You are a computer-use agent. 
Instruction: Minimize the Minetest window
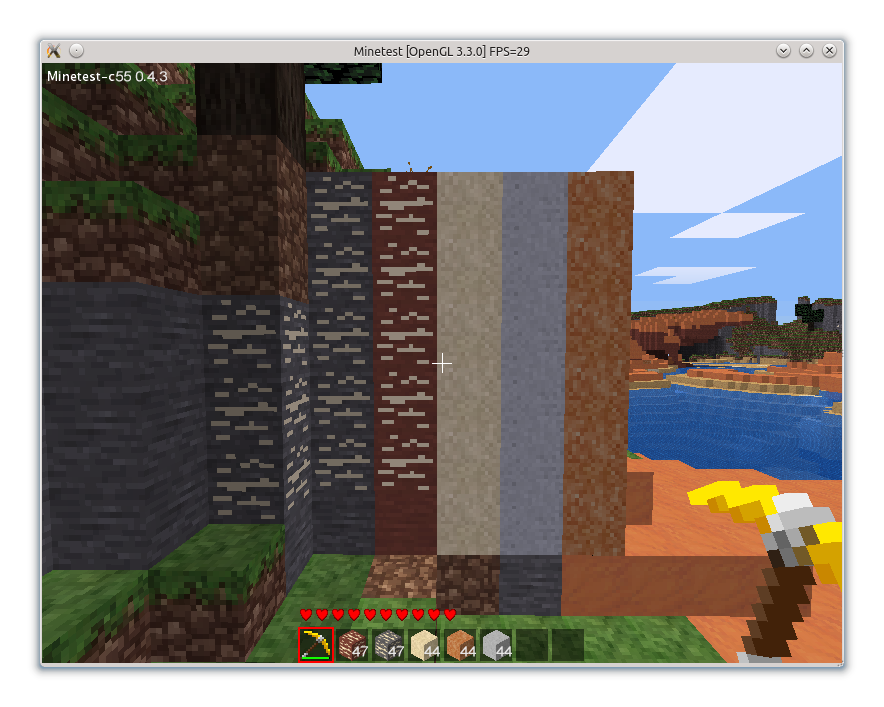(784, 50)
